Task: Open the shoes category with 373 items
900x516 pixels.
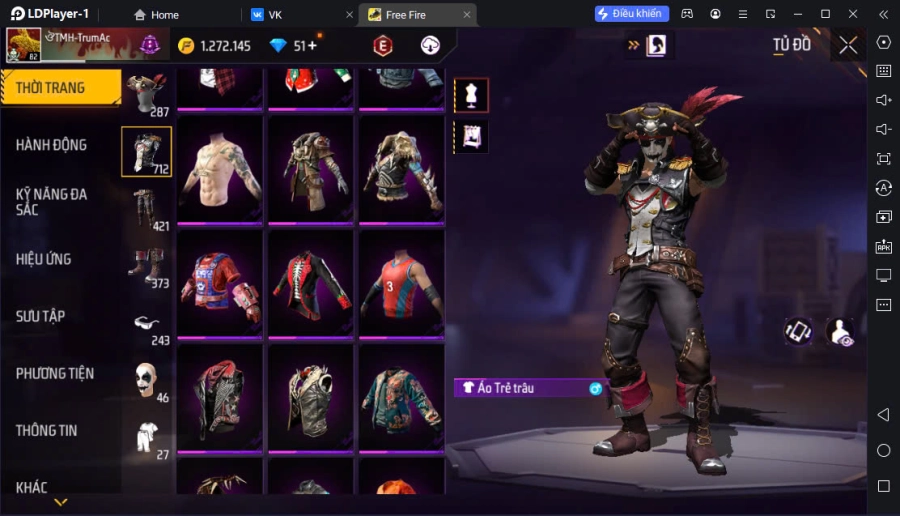Action: point(146,266)
